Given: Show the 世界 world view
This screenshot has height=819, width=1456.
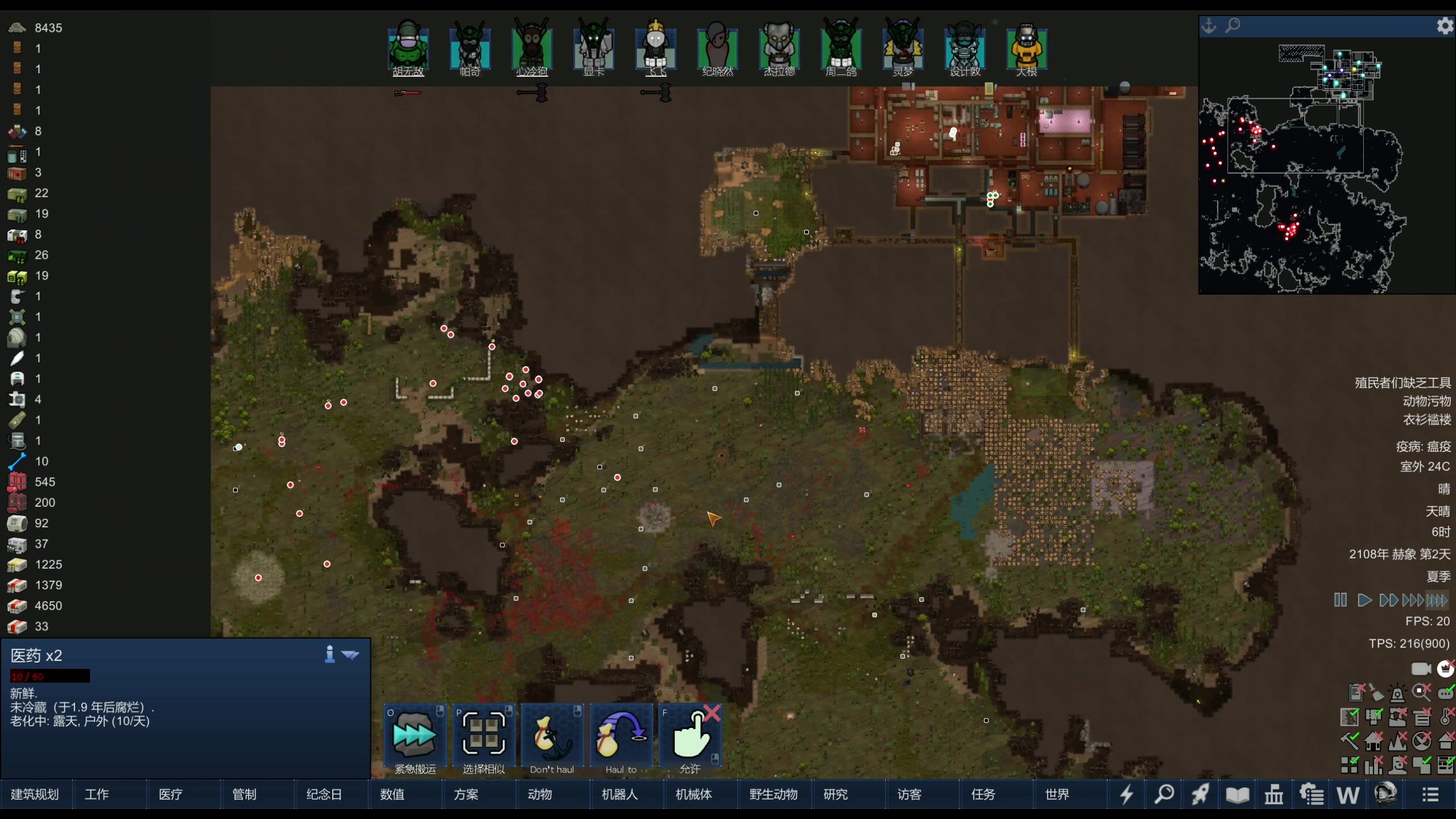Looking at the screenshot, I should click(1057, 794).
